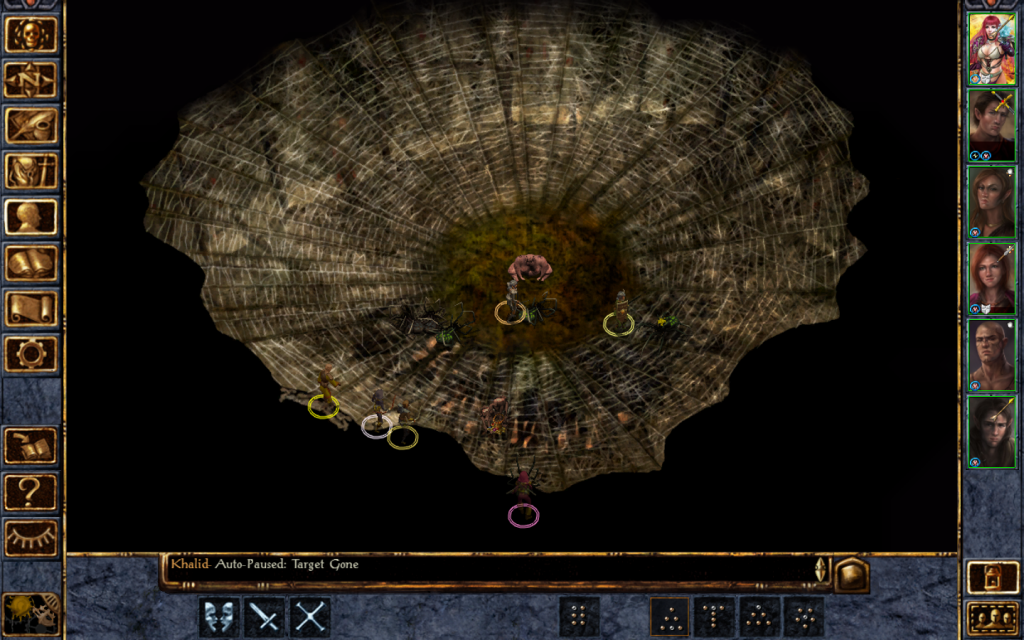Open the priest scroll button

point(31,308)
